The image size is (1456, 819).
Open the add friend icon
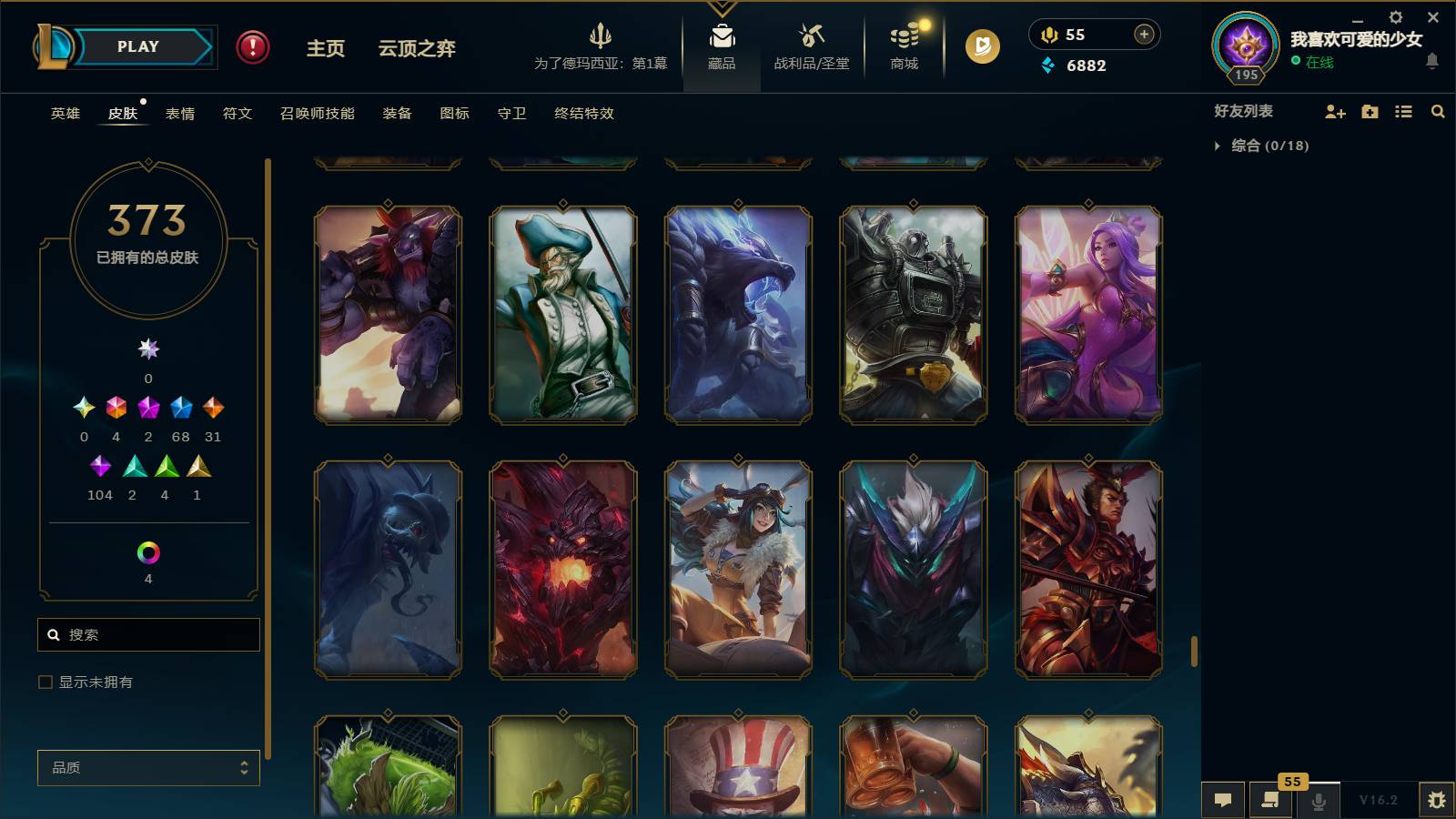click(x=1334, y=111)
